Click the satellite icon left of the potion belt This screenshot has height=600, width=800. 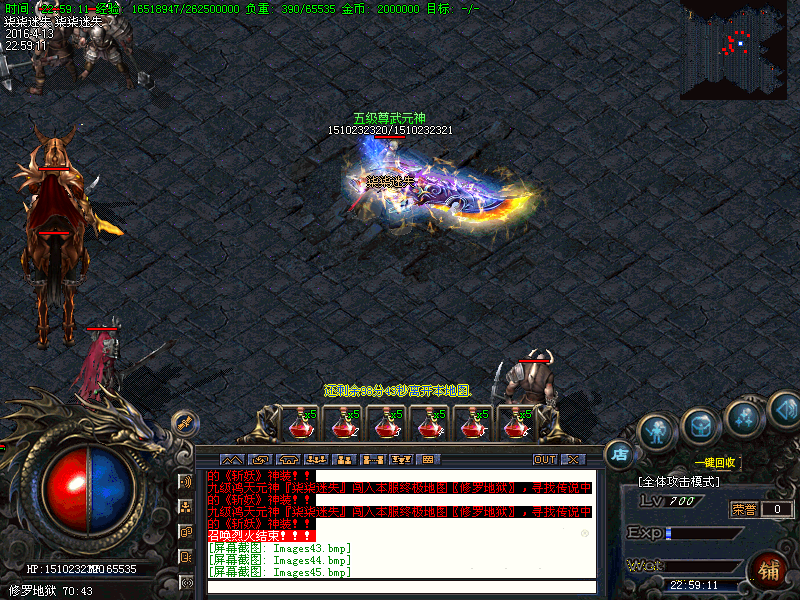[x=185, y=423]
